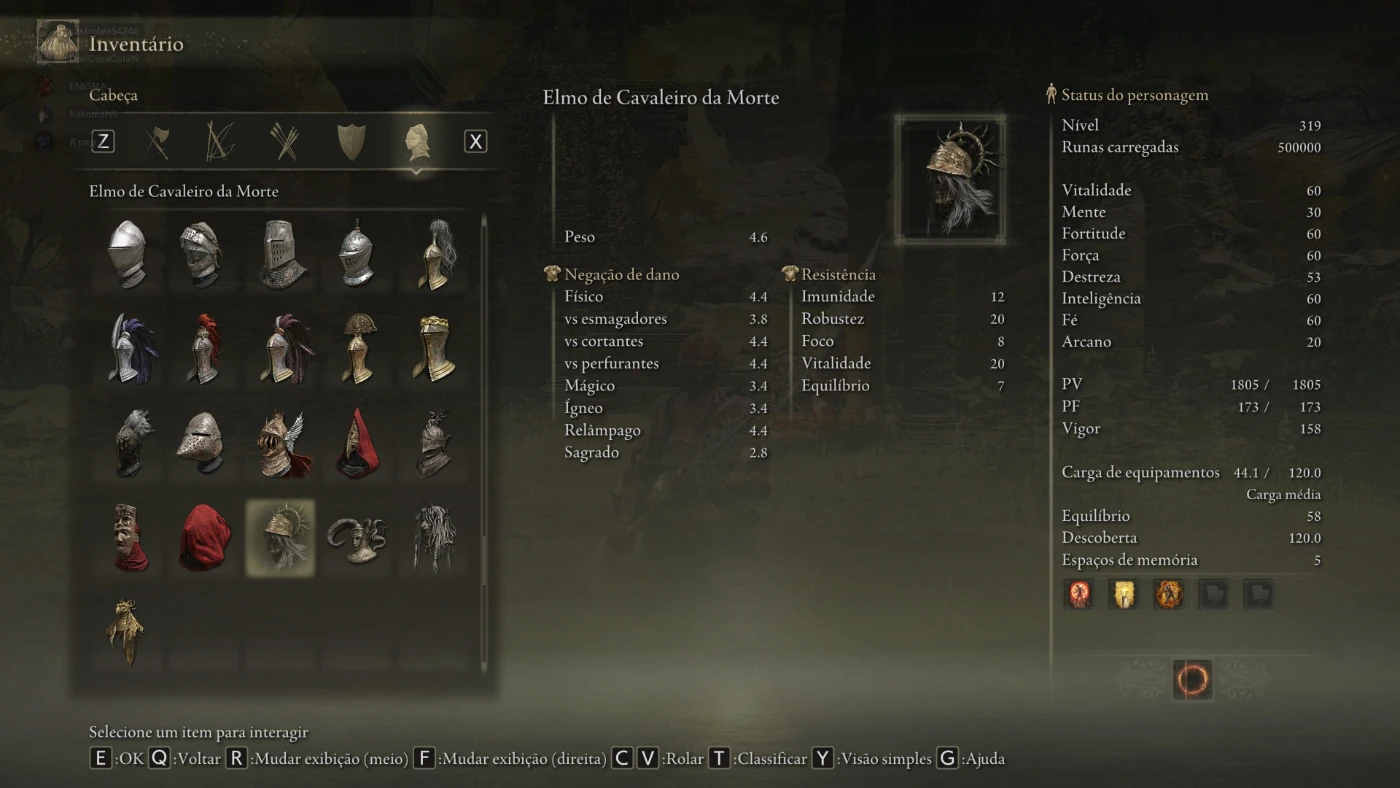Pick the gold helmet with fan-shaped crest
The image size is (1400, 788).
358,349
